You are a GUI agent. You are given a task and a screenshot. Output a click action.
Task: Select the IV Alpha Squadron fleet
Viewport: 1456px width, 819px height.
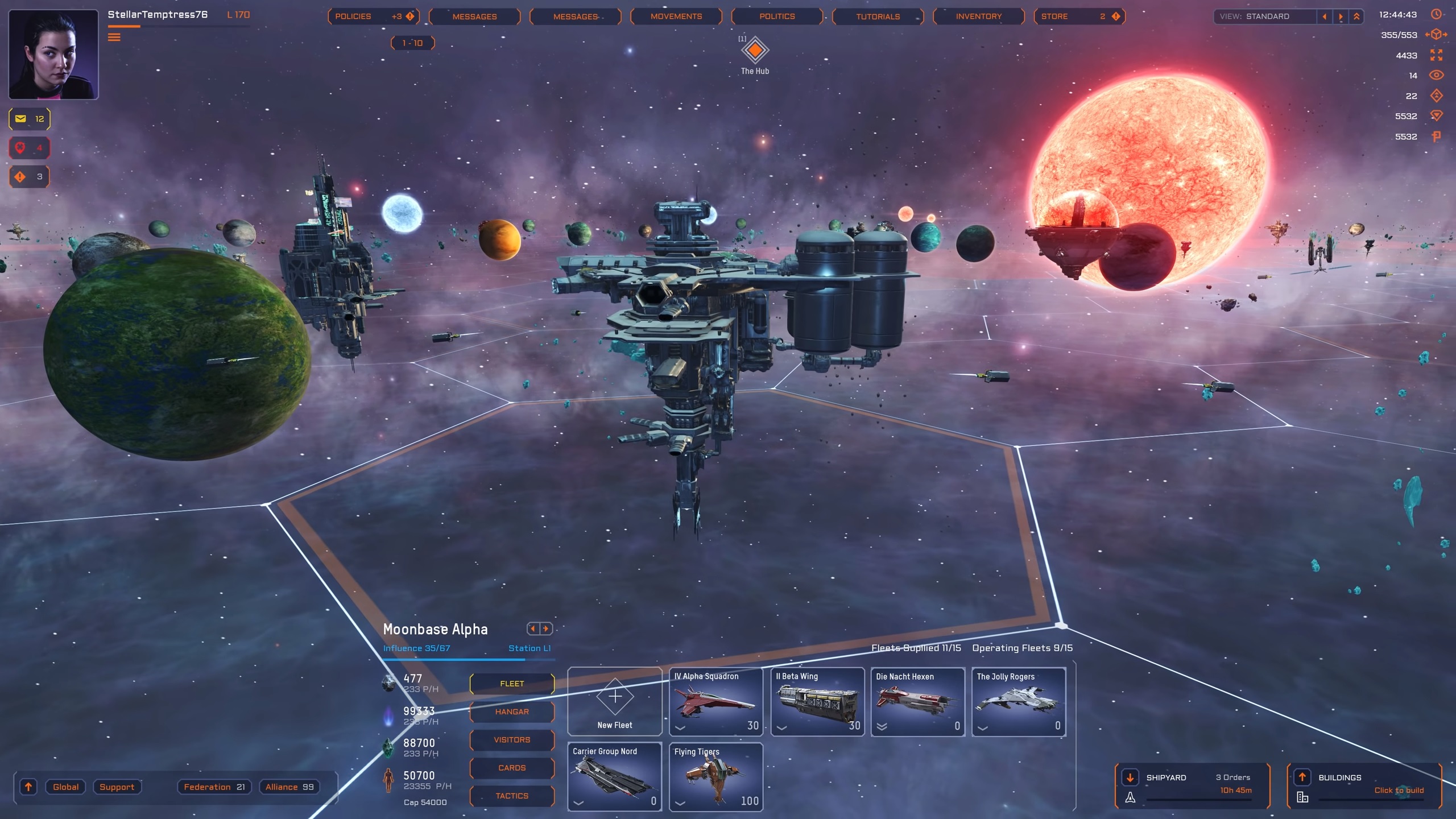click(x=716, y=702)
